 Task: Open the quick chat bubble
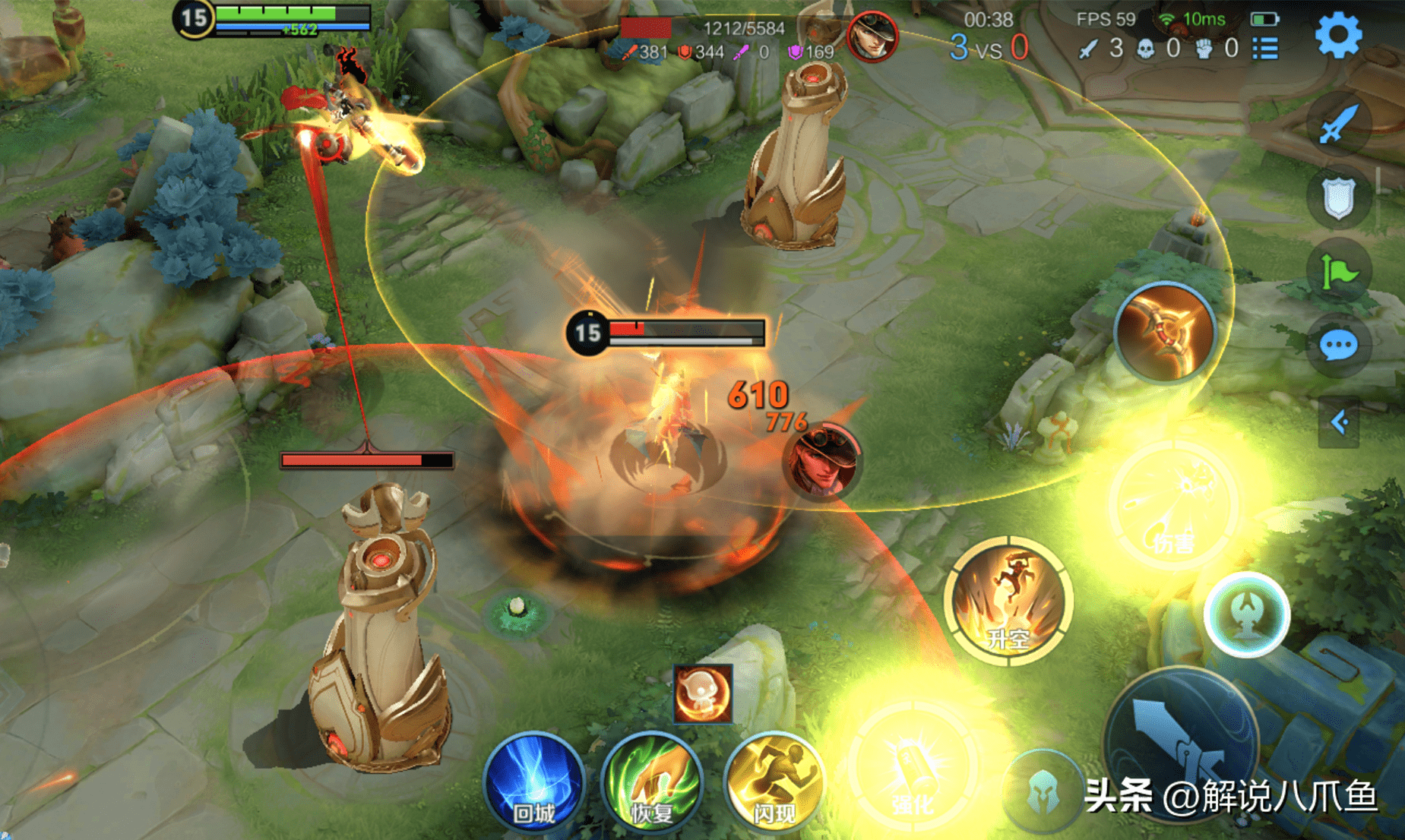click(x=1338, y=346)
